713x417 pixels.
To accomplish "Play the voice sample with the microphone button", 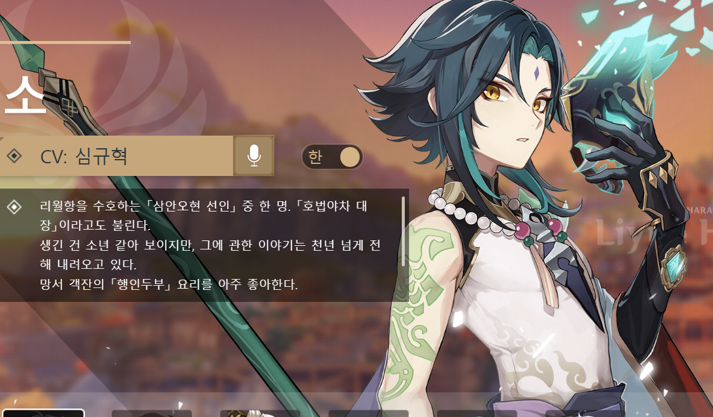I will click(254, 156).
